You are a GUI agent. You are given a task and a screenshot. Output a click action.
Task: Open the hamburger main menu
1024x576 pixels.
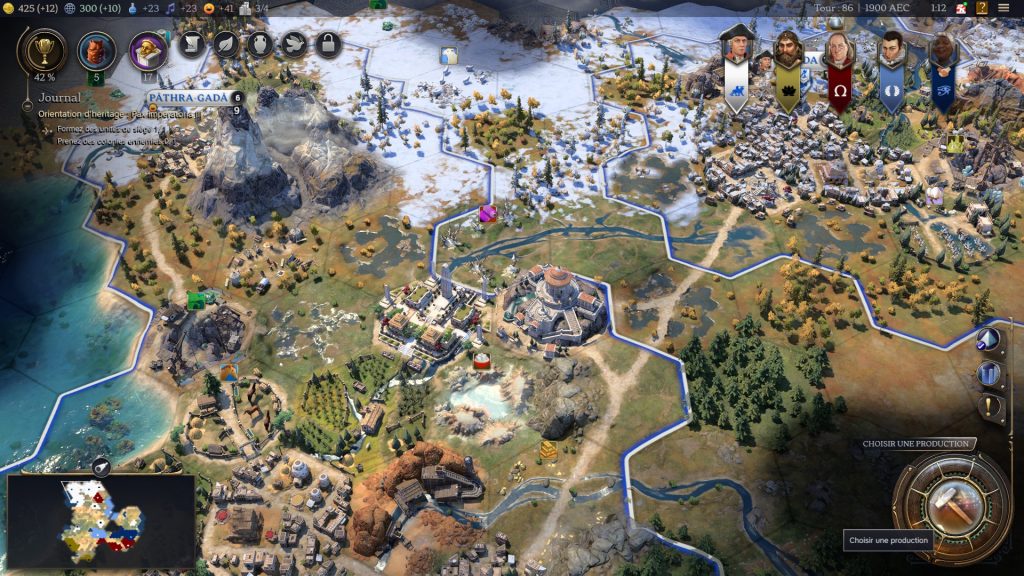pos(1003,8)
